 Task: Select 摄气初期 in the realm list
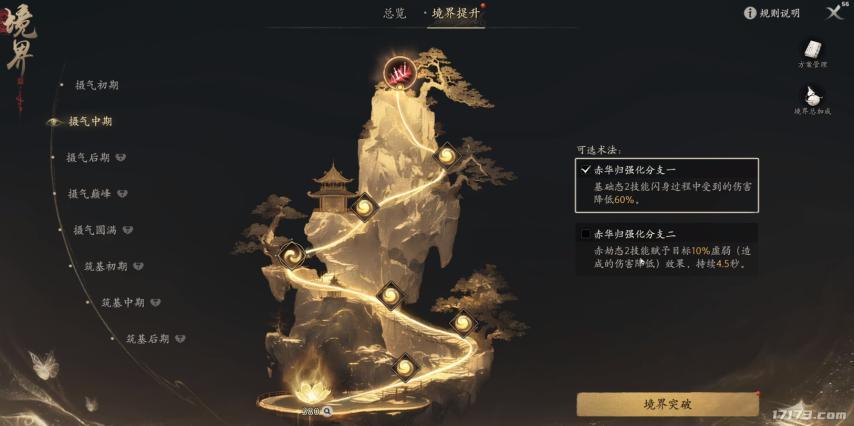click(x=96, y=85)
